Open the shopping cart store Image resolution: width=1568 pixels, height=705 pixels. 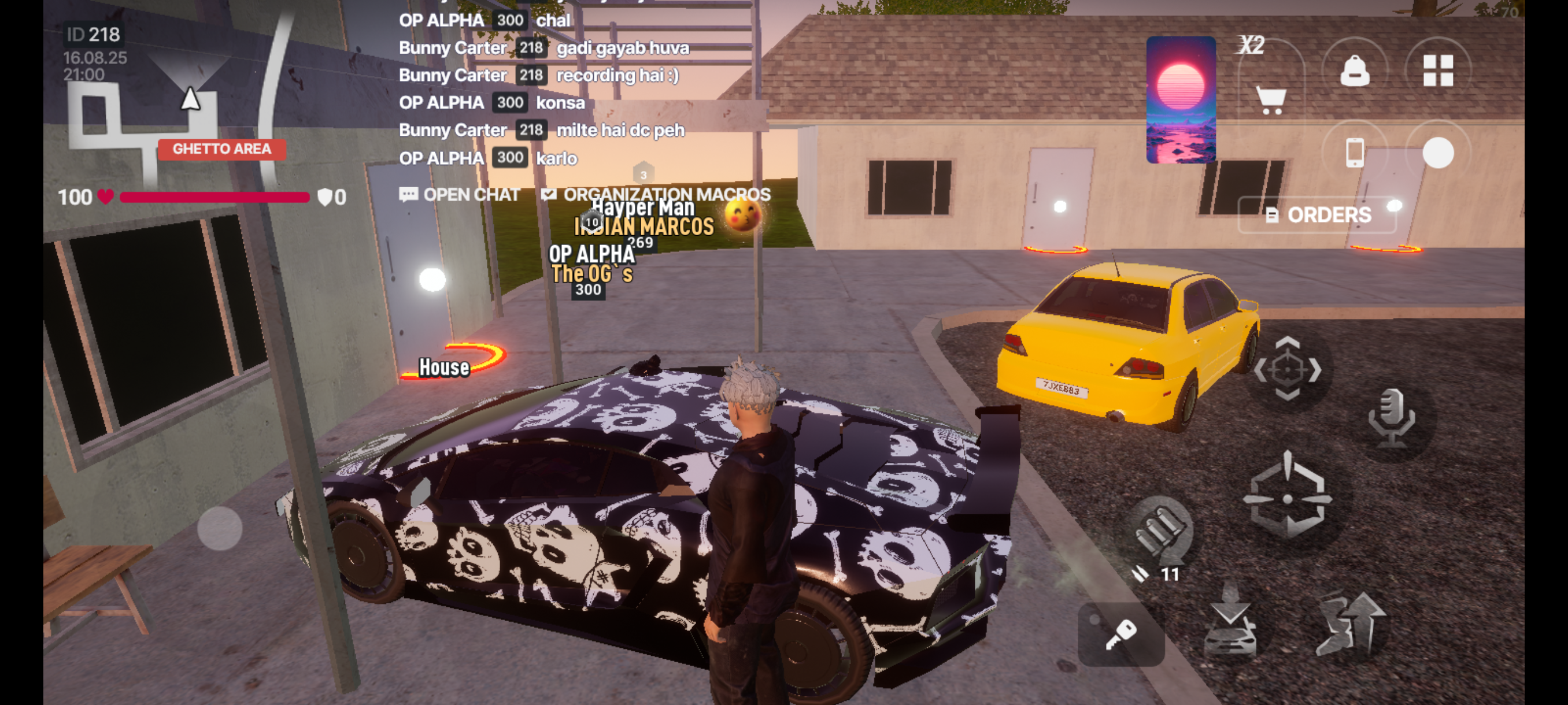pos(1270,99)
